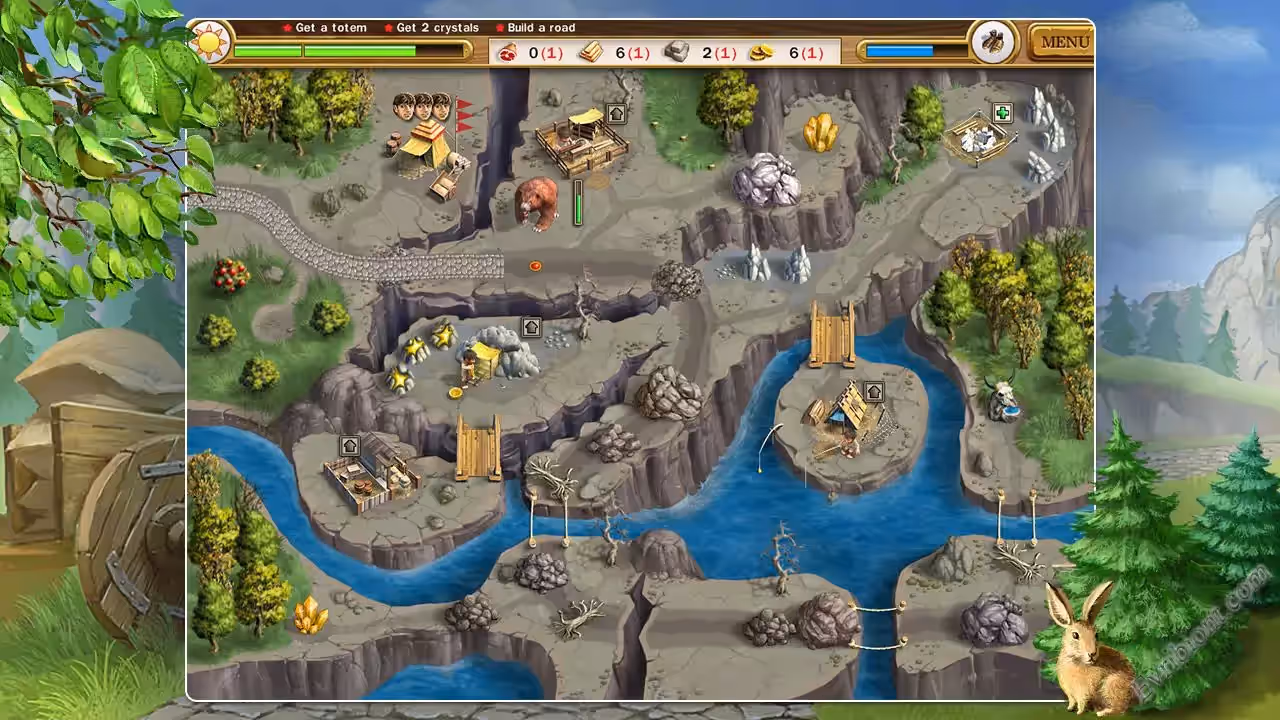Click the upgrade arrow above the riverside workshop
This screenshot has width=1280, height=720.
pos(350,445)
